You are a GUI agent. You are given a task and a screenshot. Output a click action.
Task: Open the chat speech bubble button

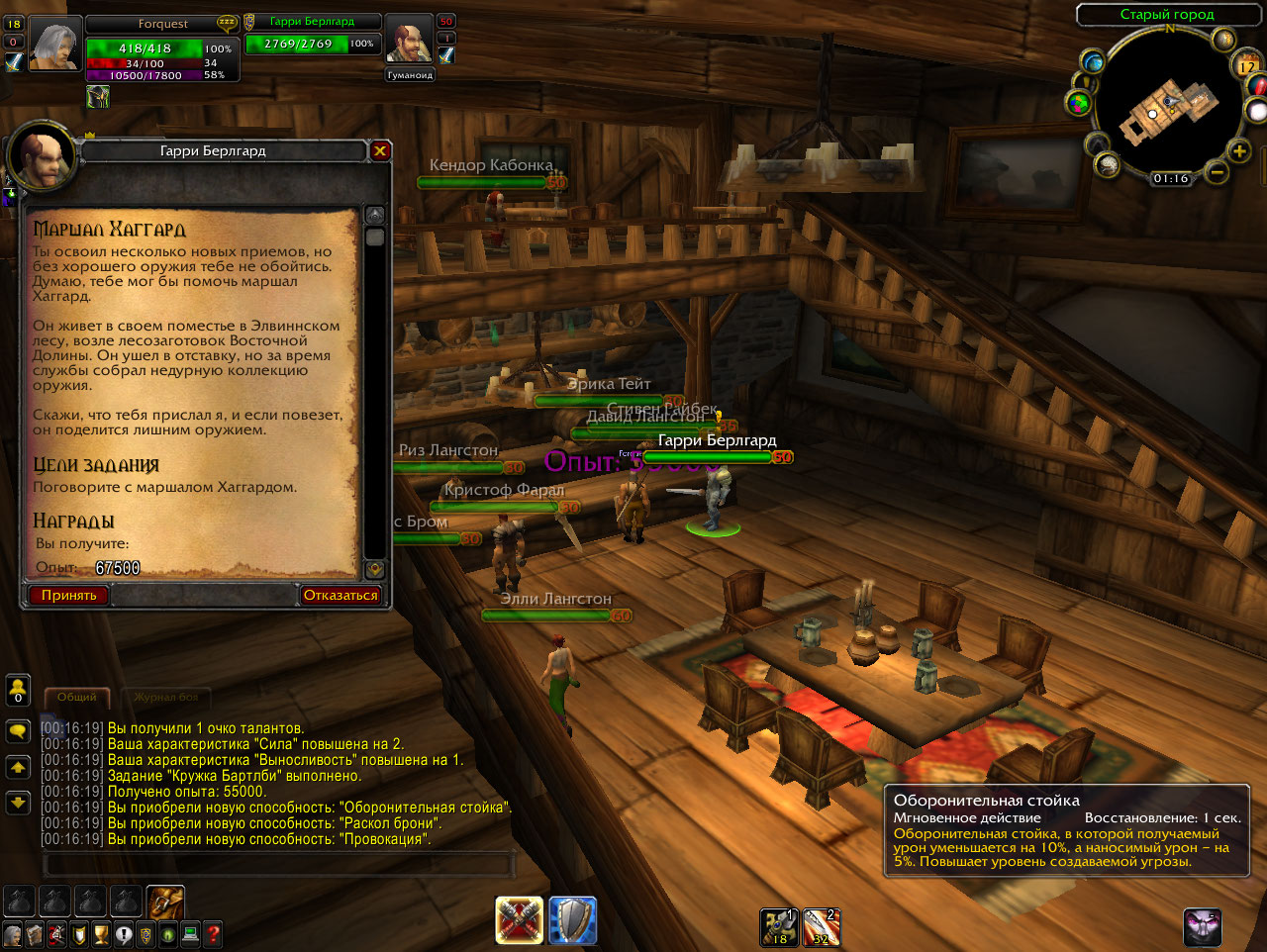(x=18, y=731)
